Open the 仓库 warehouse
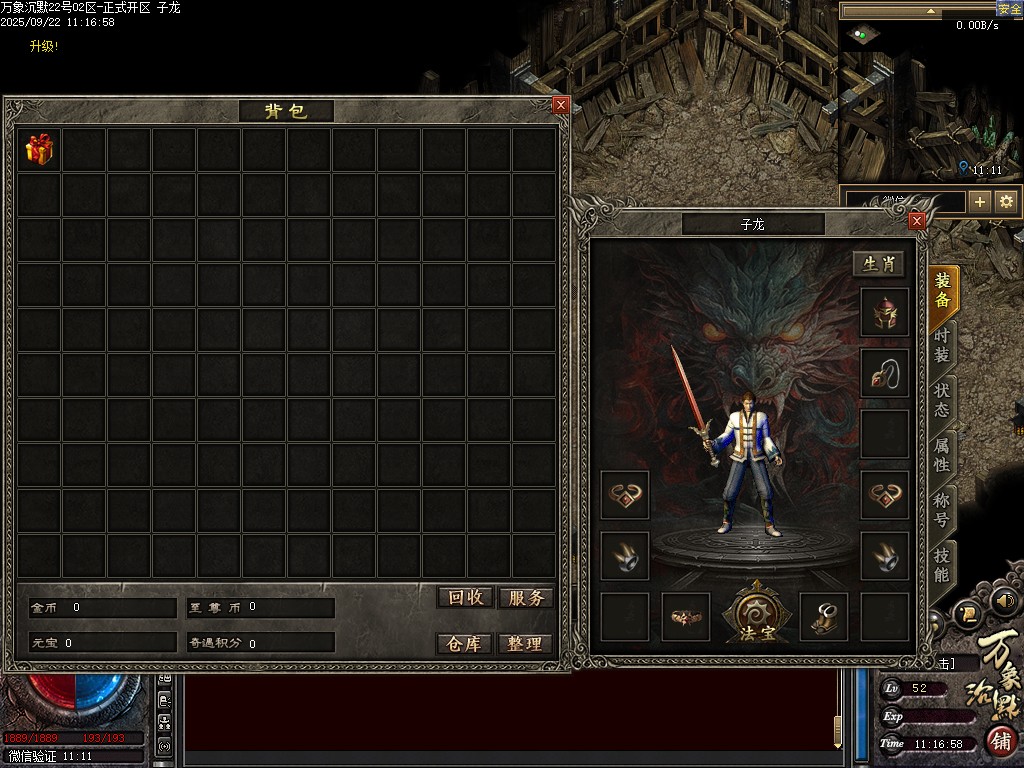This screenshot has width=1024, height=768. pyautogui.click(x=465, y=644)
